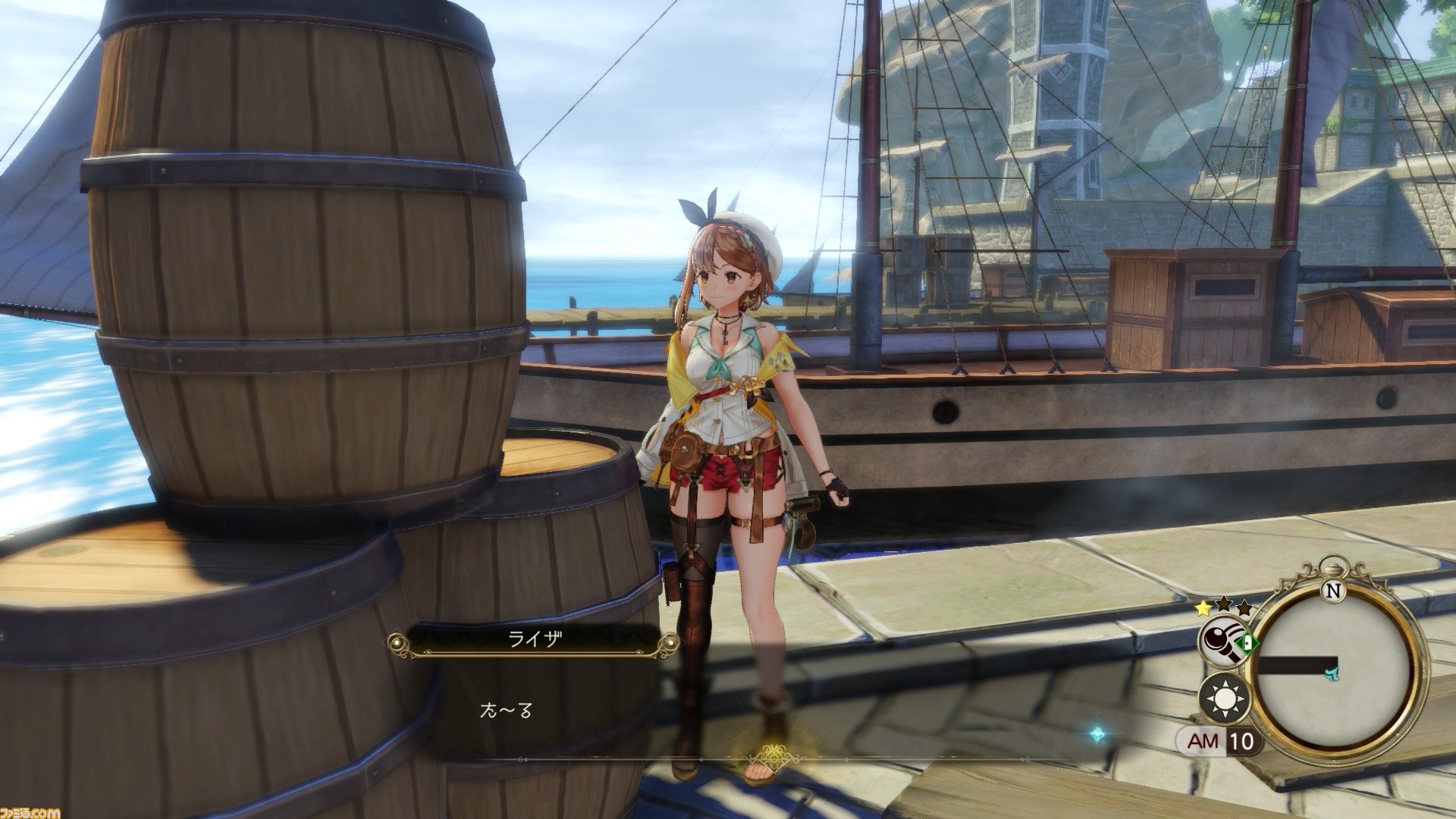The height and width of the screenshot is (819, 1456).
Task: Click the circular compass minimap
Action: coord(1332,668)
